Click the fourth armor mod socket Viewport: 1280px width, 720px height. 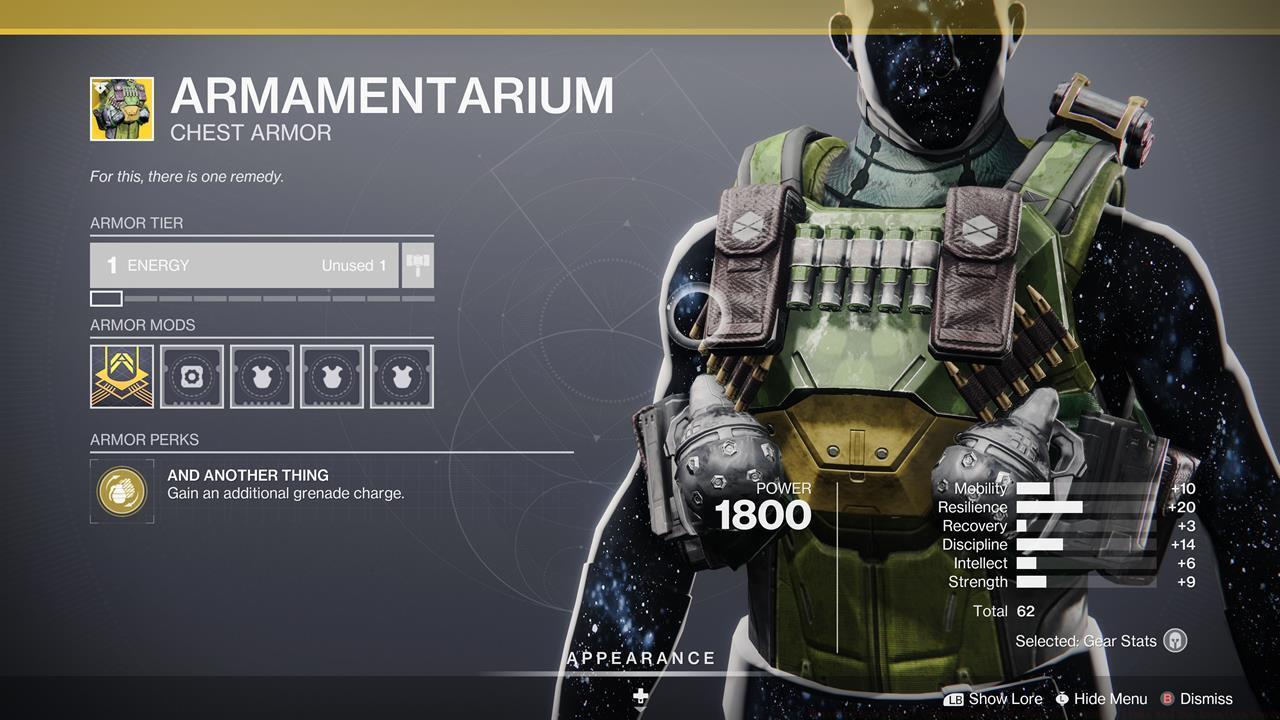click(401, 376)
